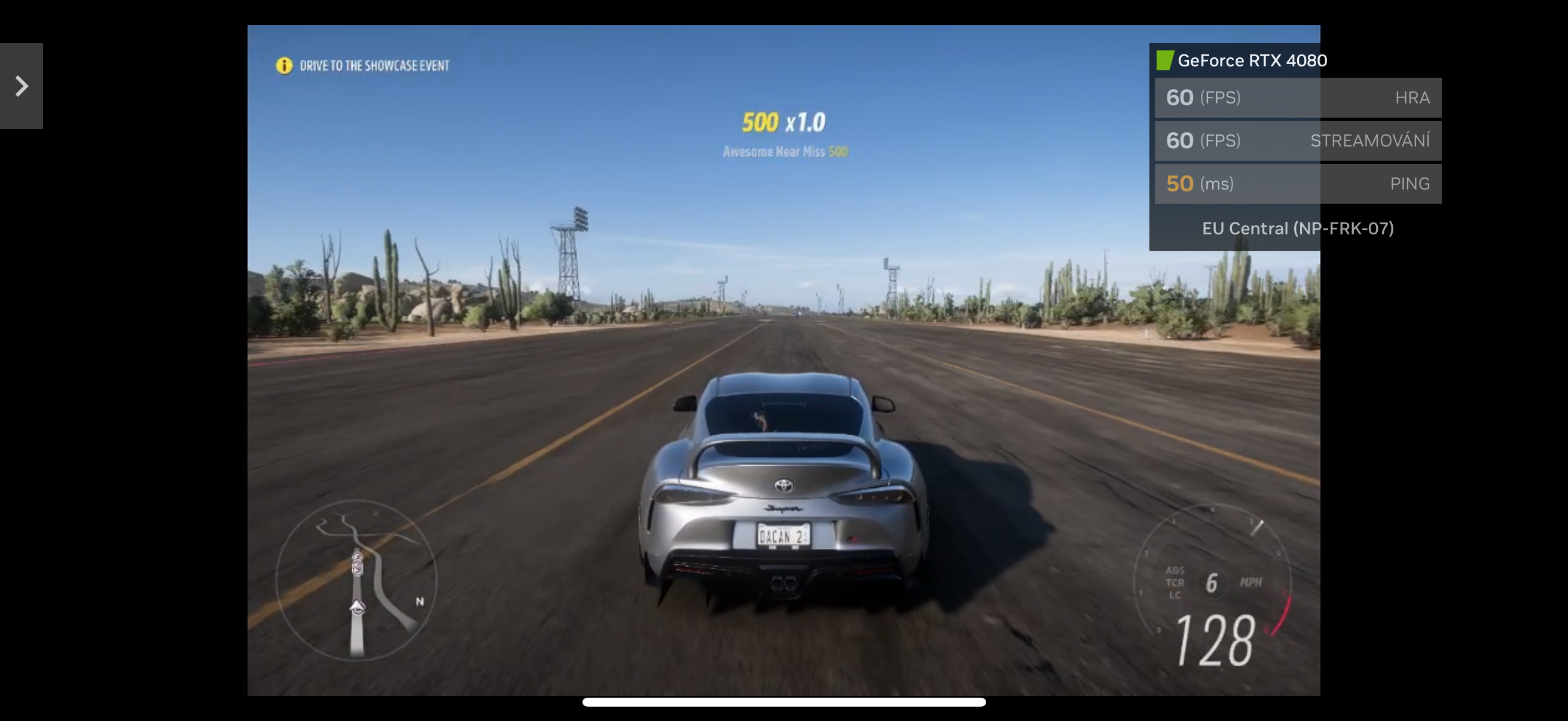
Task: Expand the GeForce NOW sidebar menu with the chevron
Action: (x=22, y=85)
